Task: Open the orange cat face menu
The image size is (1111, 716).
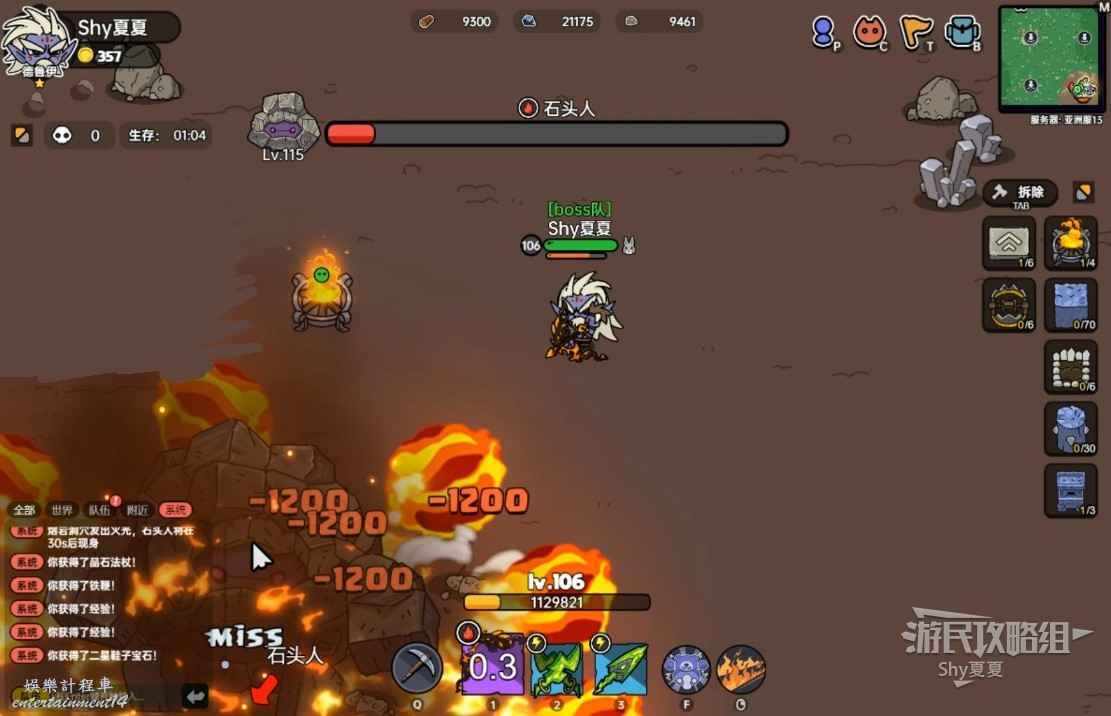Action: coord(869,33)
